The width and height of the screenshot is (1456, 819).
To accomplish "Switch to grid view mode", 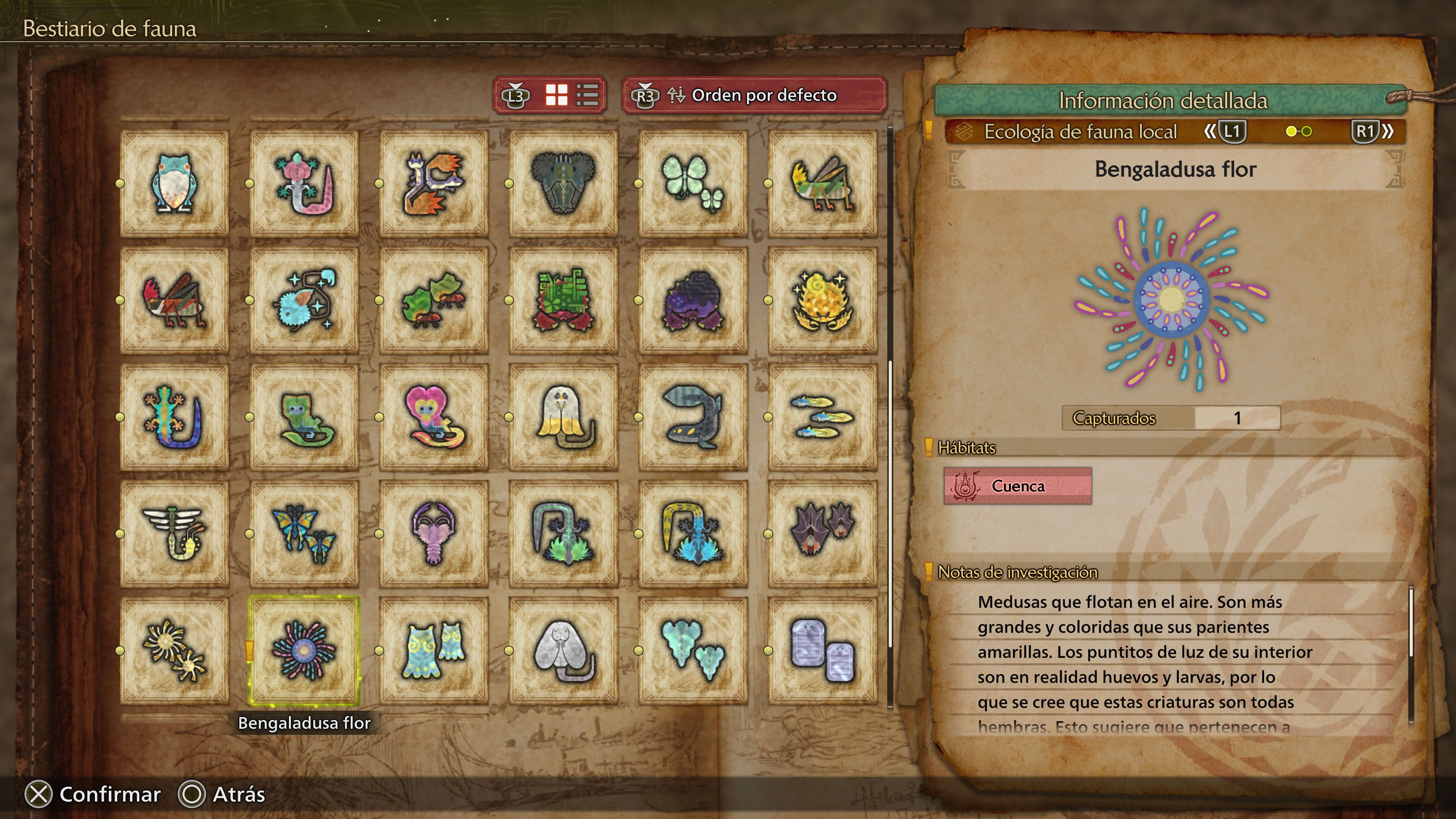I will pyautogui.click(x=557, y=96).
